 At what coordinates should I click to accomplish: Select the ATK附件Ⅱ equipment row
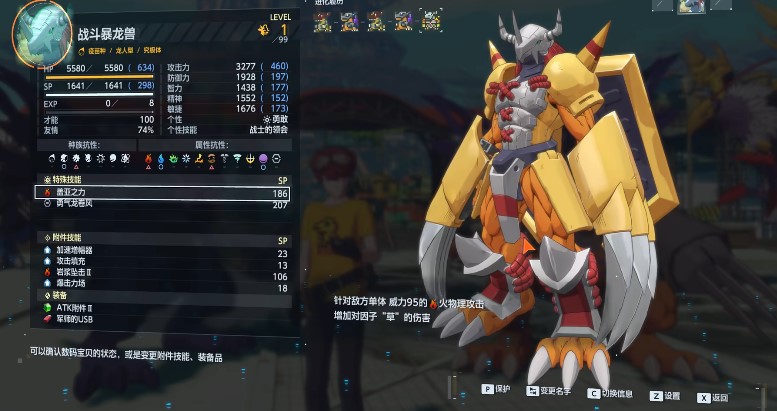tap(160, 307)
